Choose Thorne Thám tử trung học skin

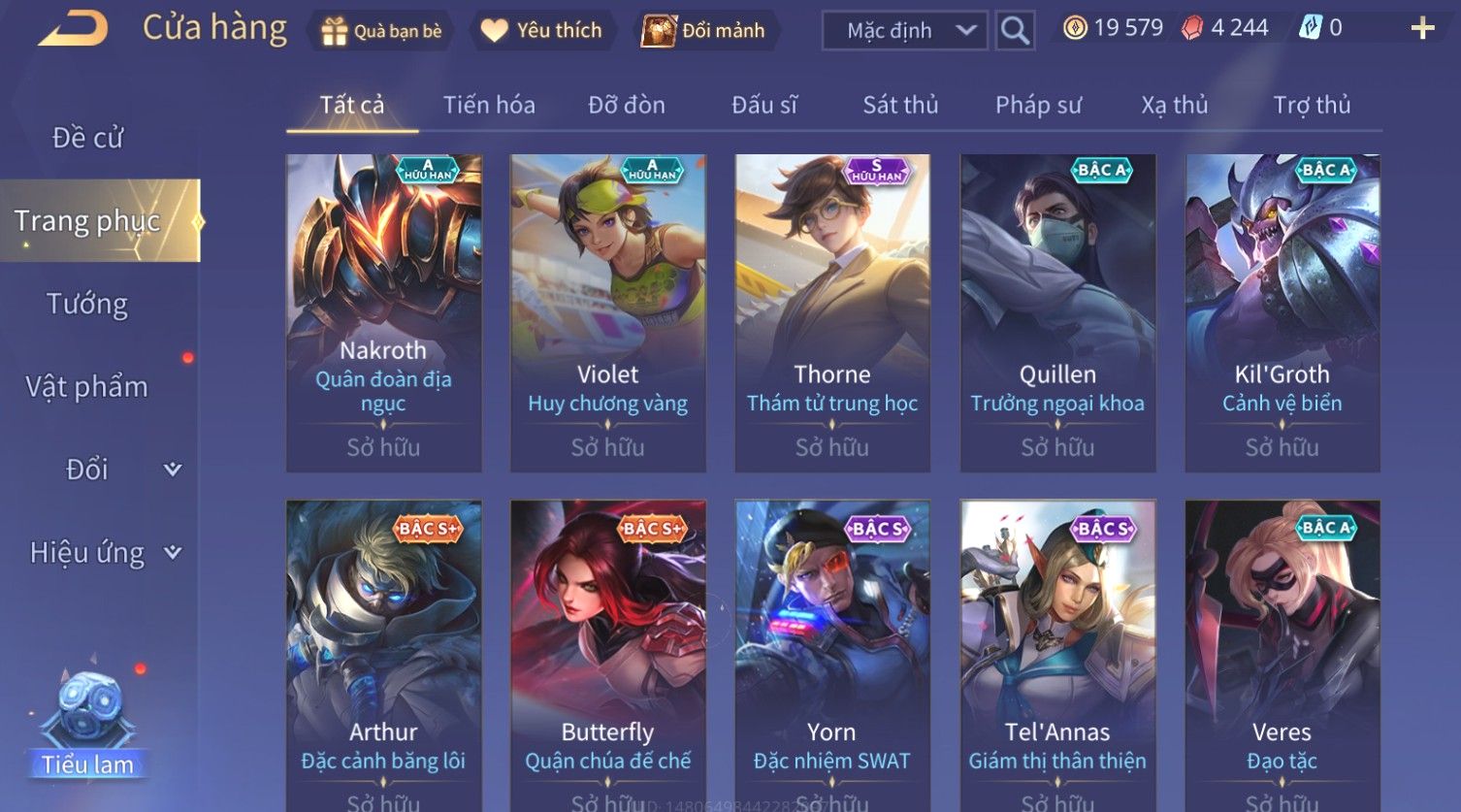pyautogui.click(x=832, y=312)
